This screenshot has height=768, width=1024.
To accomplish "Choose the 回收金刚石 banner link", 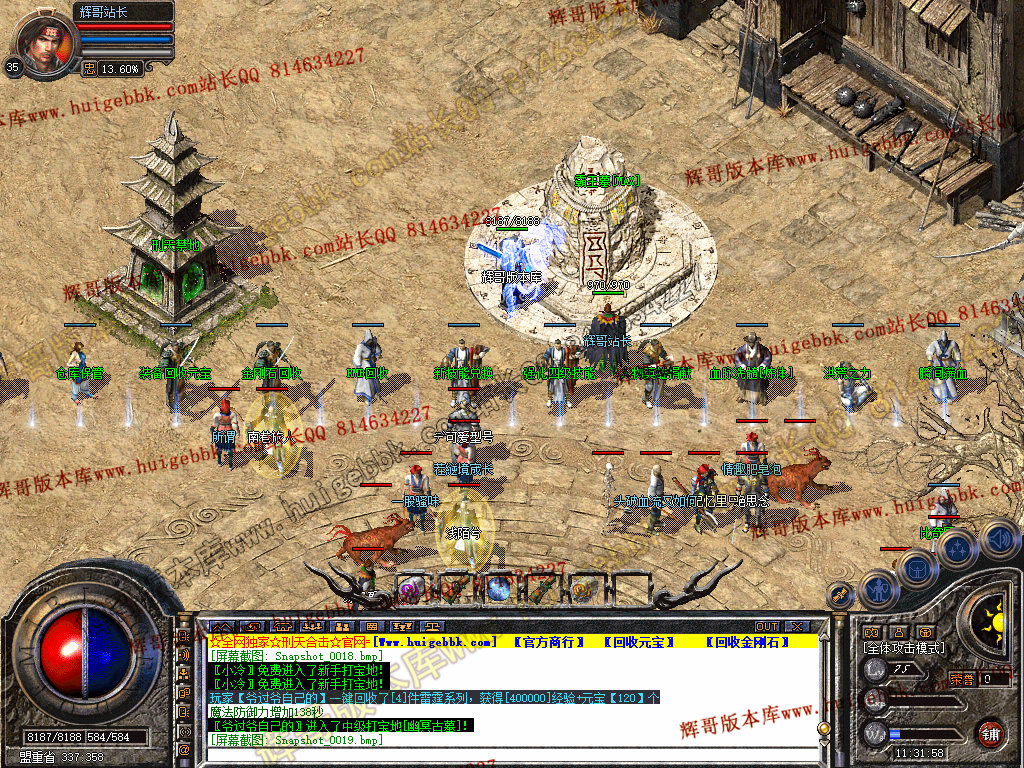I will (746, 641).
